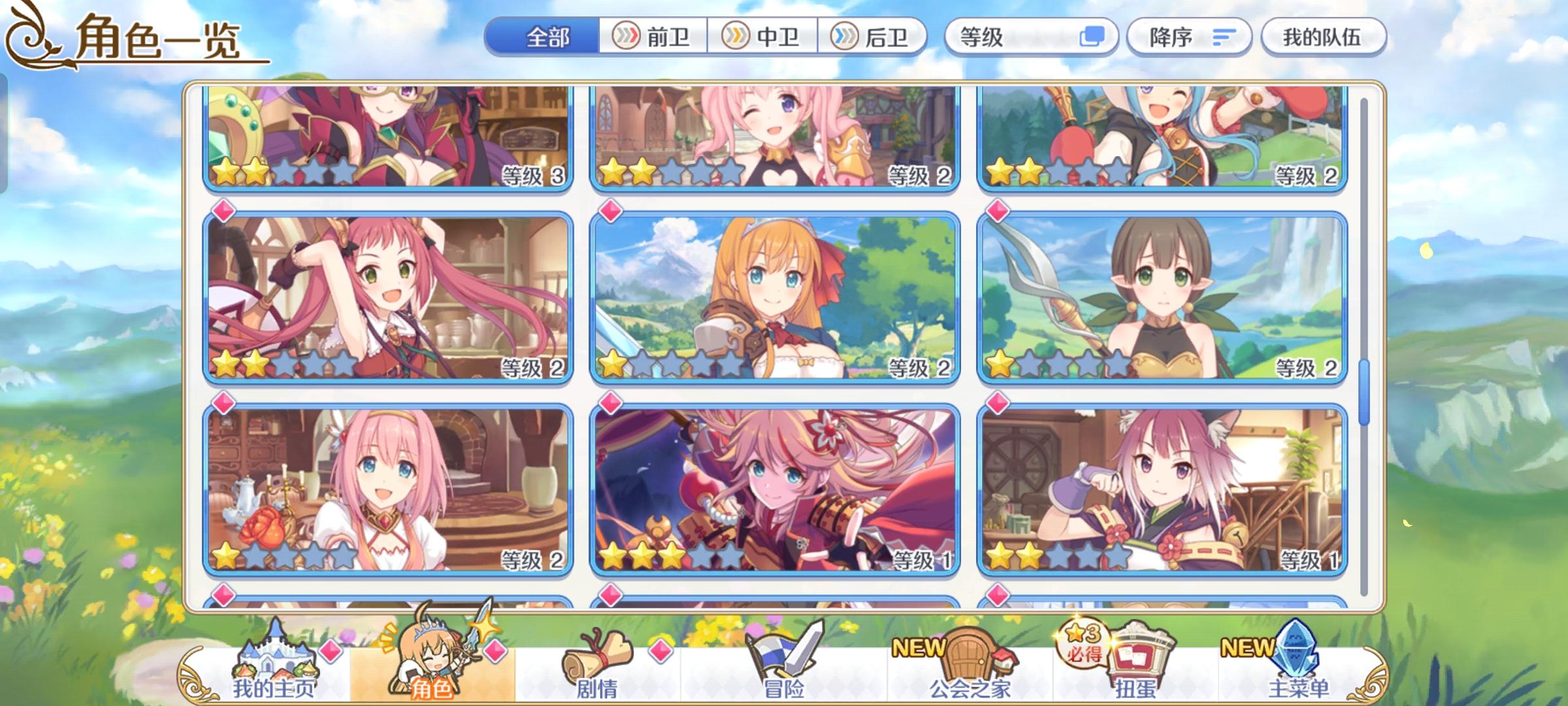
Task: Switch filter to 前卫 vanguard
Action: point(653,37)
